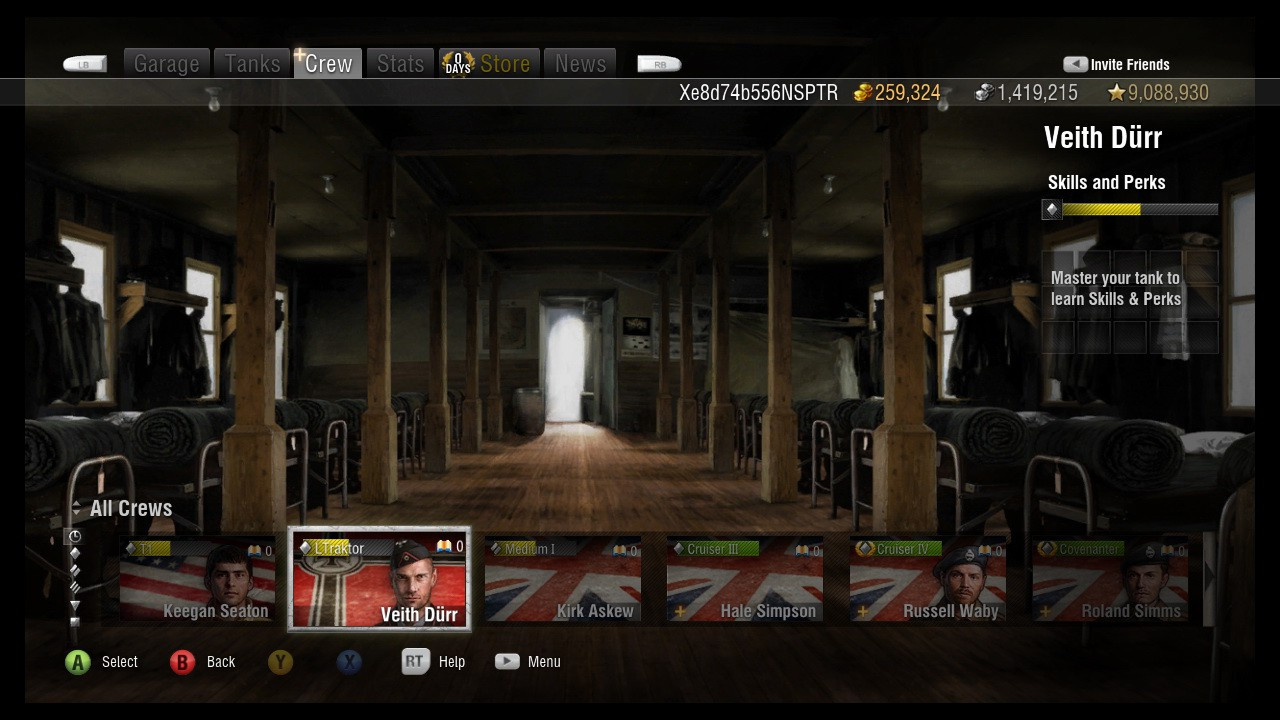Switch to the Tanks tab
The image size is (1280, 720).
[x=252, y=64]
